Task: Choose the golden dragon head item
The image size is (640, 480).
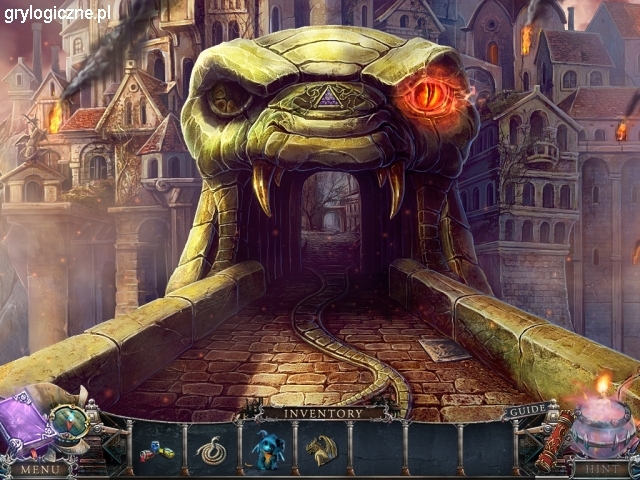Action: tap(321, 450)
